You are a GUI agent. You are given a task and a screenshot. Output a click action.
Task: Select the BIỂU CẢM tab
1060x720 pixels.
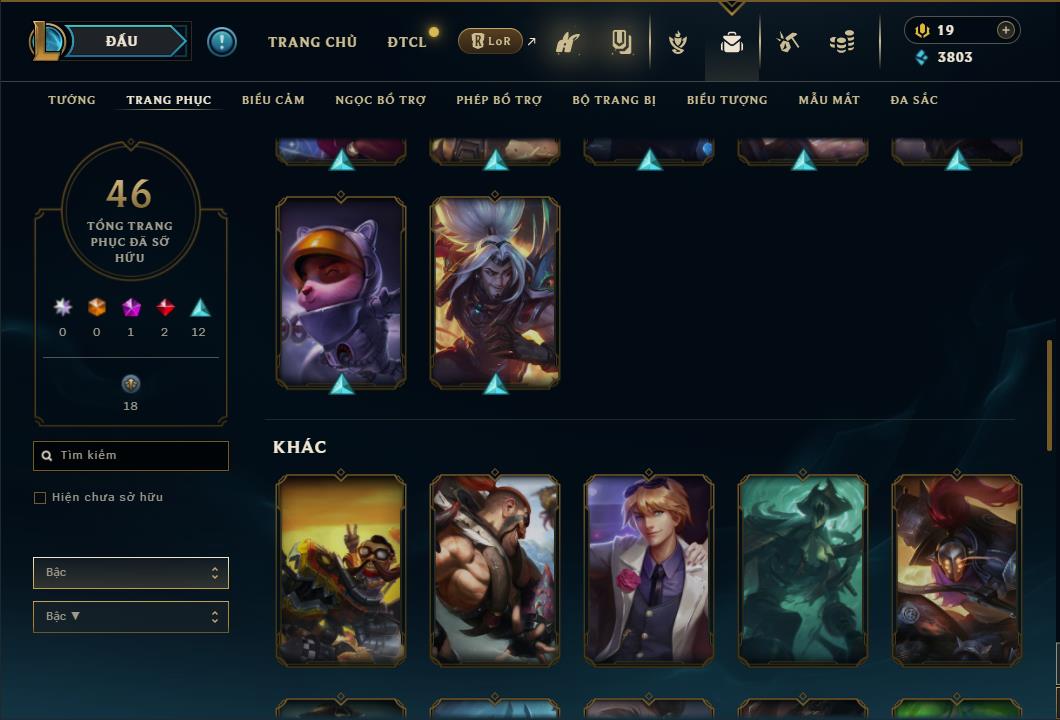tap(273, 100)
